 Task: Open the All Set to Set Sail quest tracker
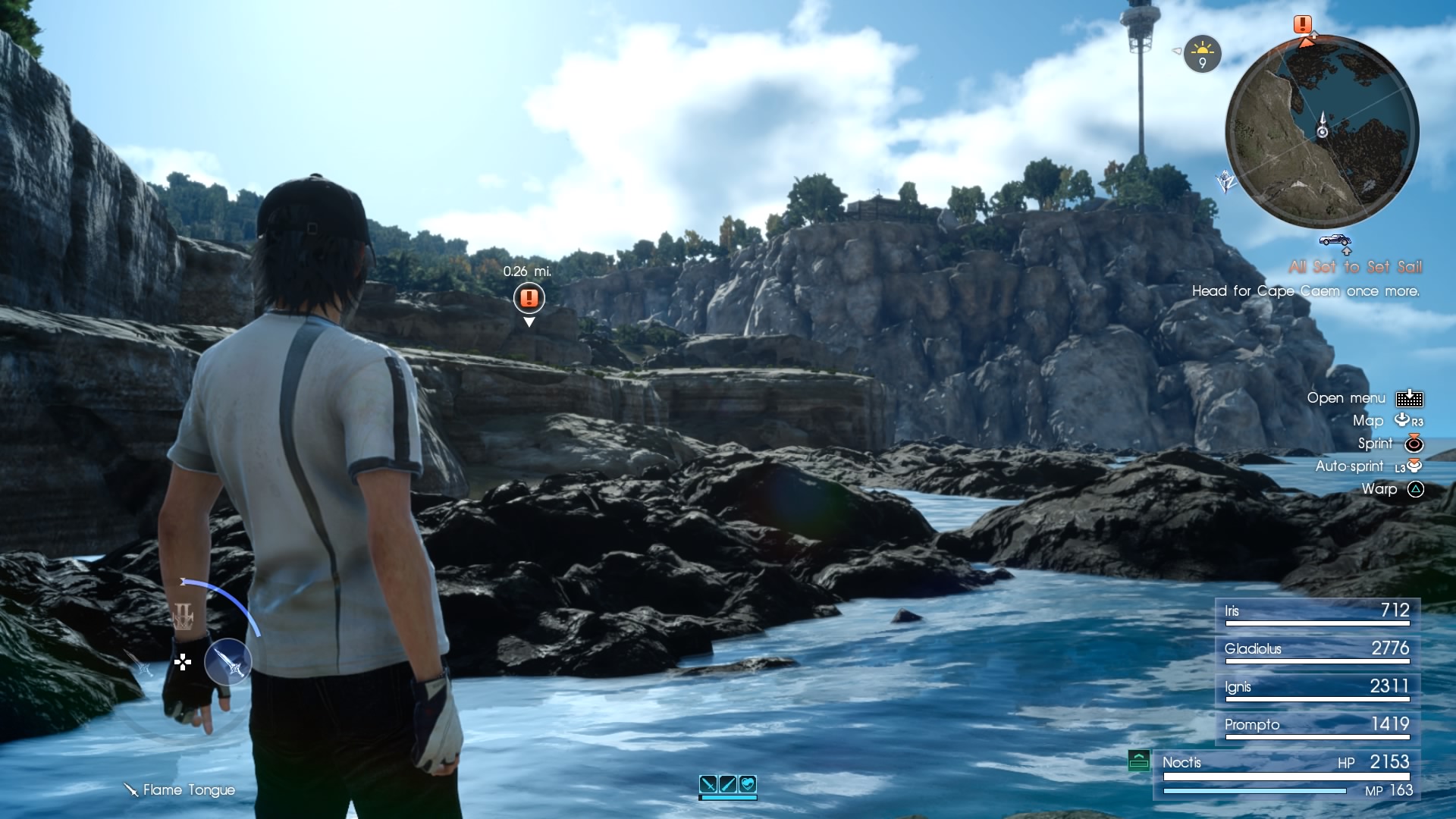click(x=1354, y=267)
